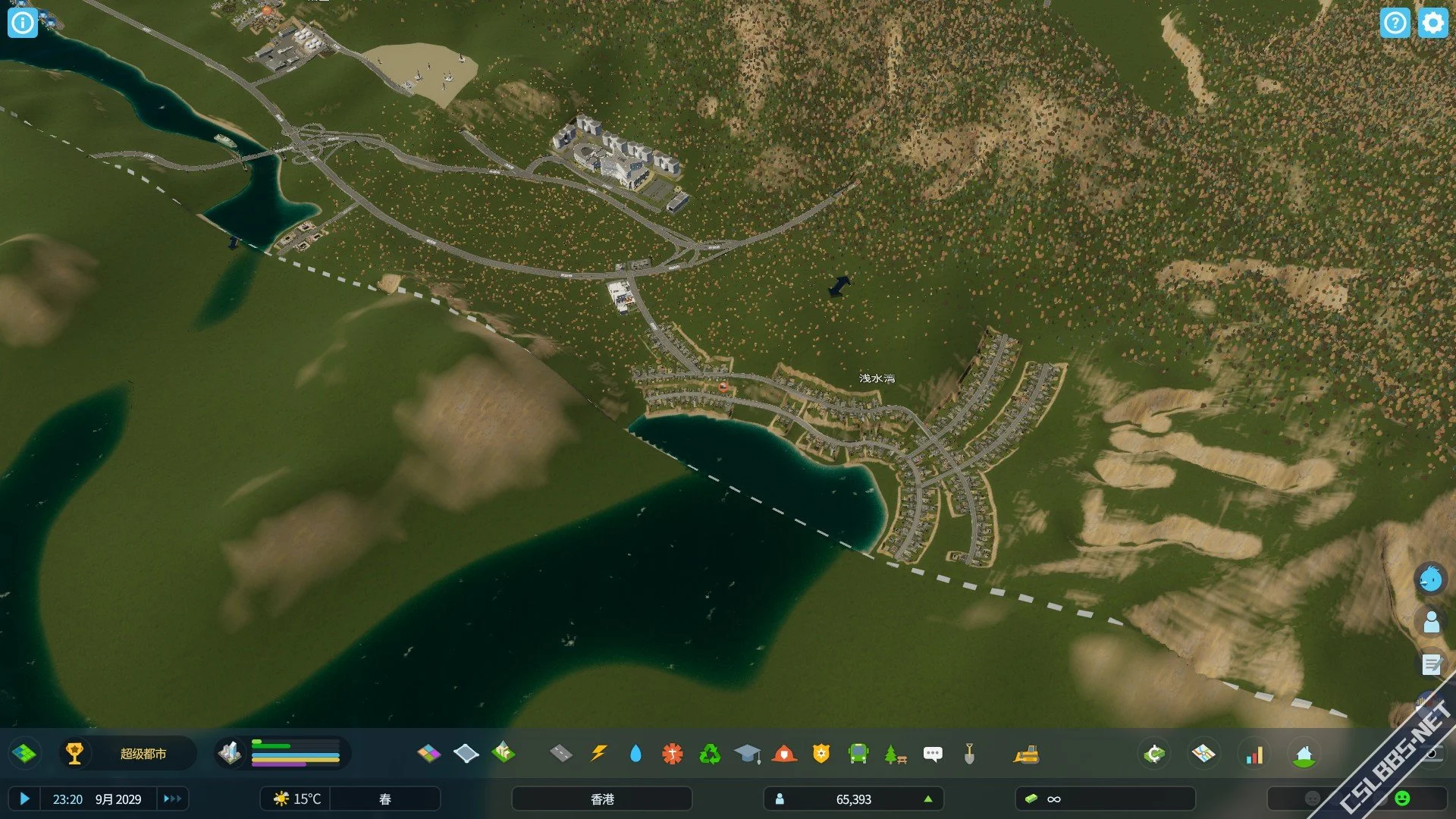Open the question mark help button
The height and width of the screenshot is (819, 1456).
pyautogui.click(x=1395, y=23)
